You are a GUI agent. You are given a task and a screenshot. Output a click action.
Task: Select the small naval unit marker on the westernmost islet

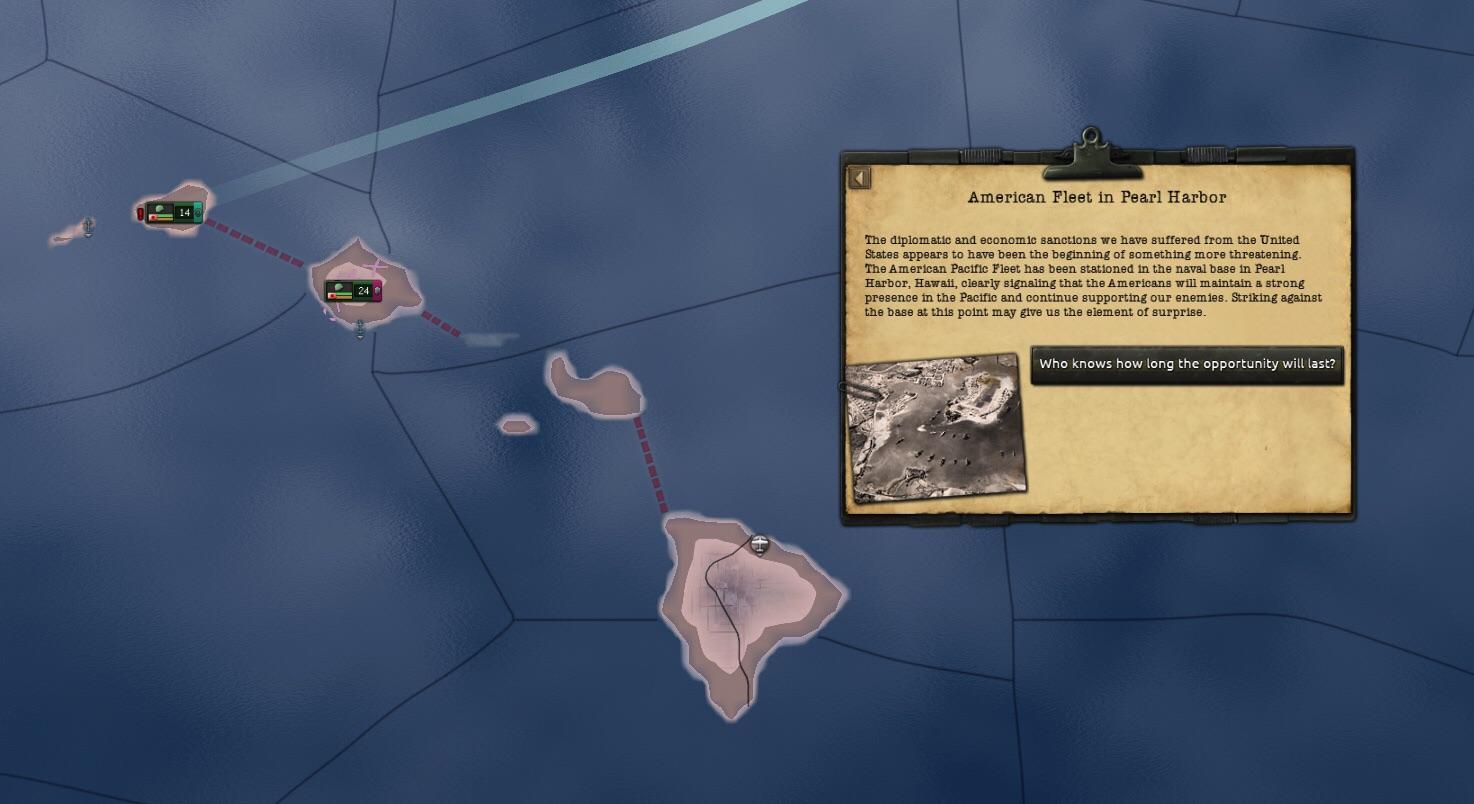[x=88, y=224]
